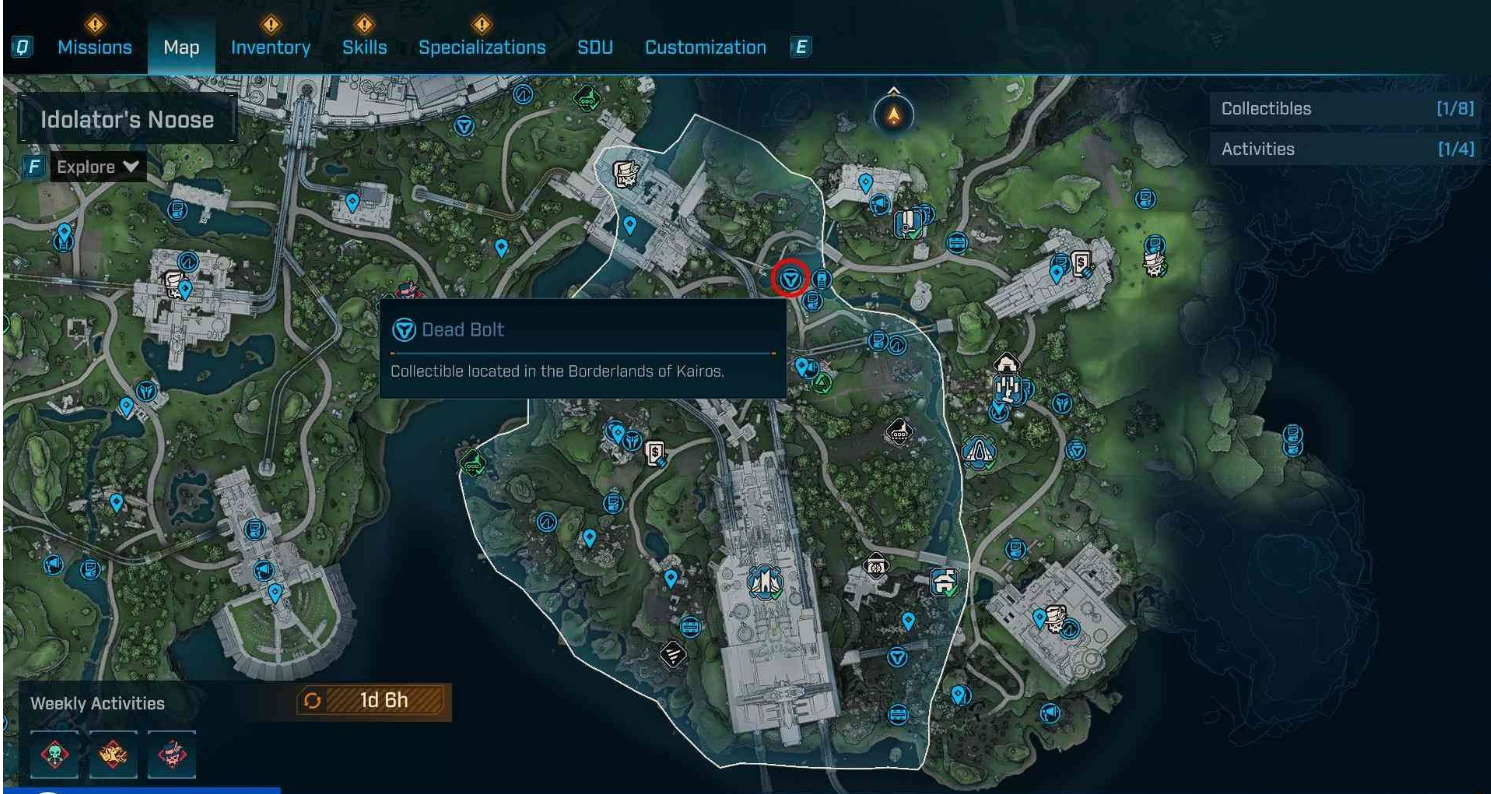Switch to the SDU tab
The width and height of the screenshot is (1491, 794).
click(x=595, y=47)
